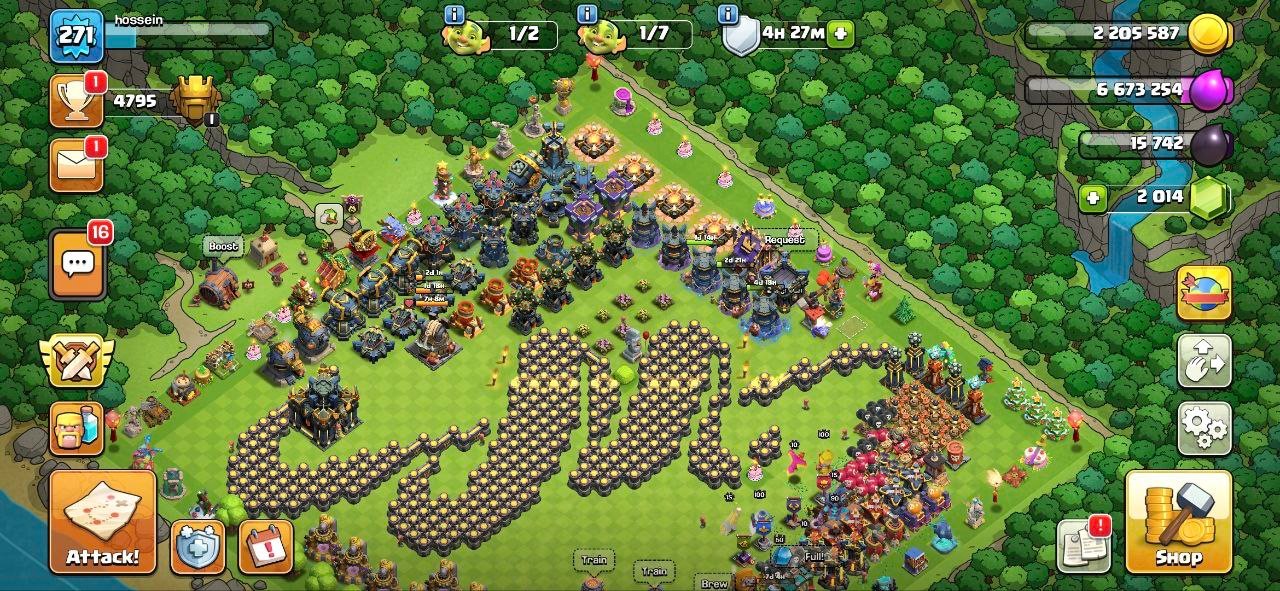
Task: Open the village layout editor hand icon
Action: click(x=1204, y=361)
